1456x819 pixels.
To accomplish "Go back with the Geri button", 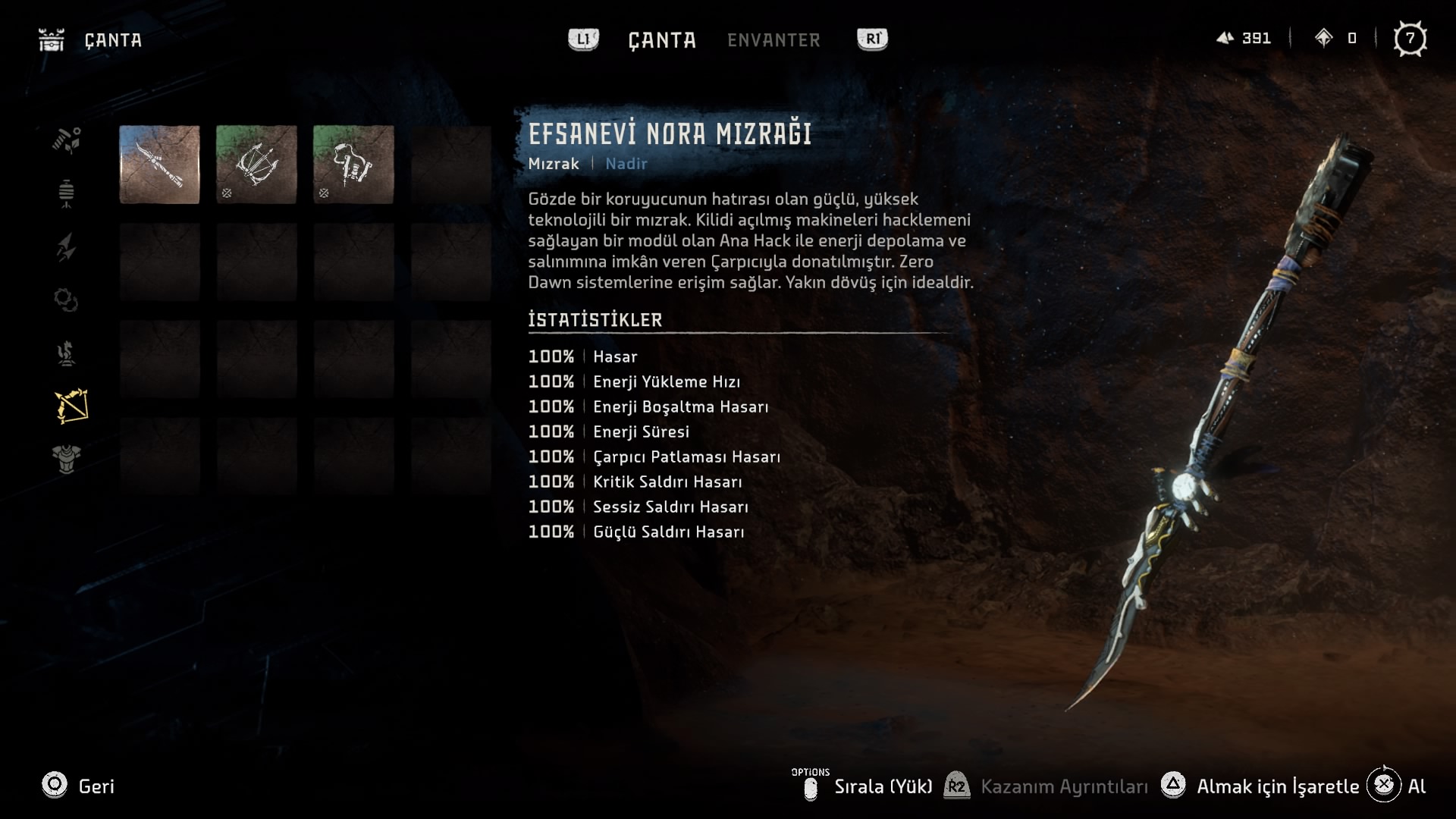I will 78,786.
